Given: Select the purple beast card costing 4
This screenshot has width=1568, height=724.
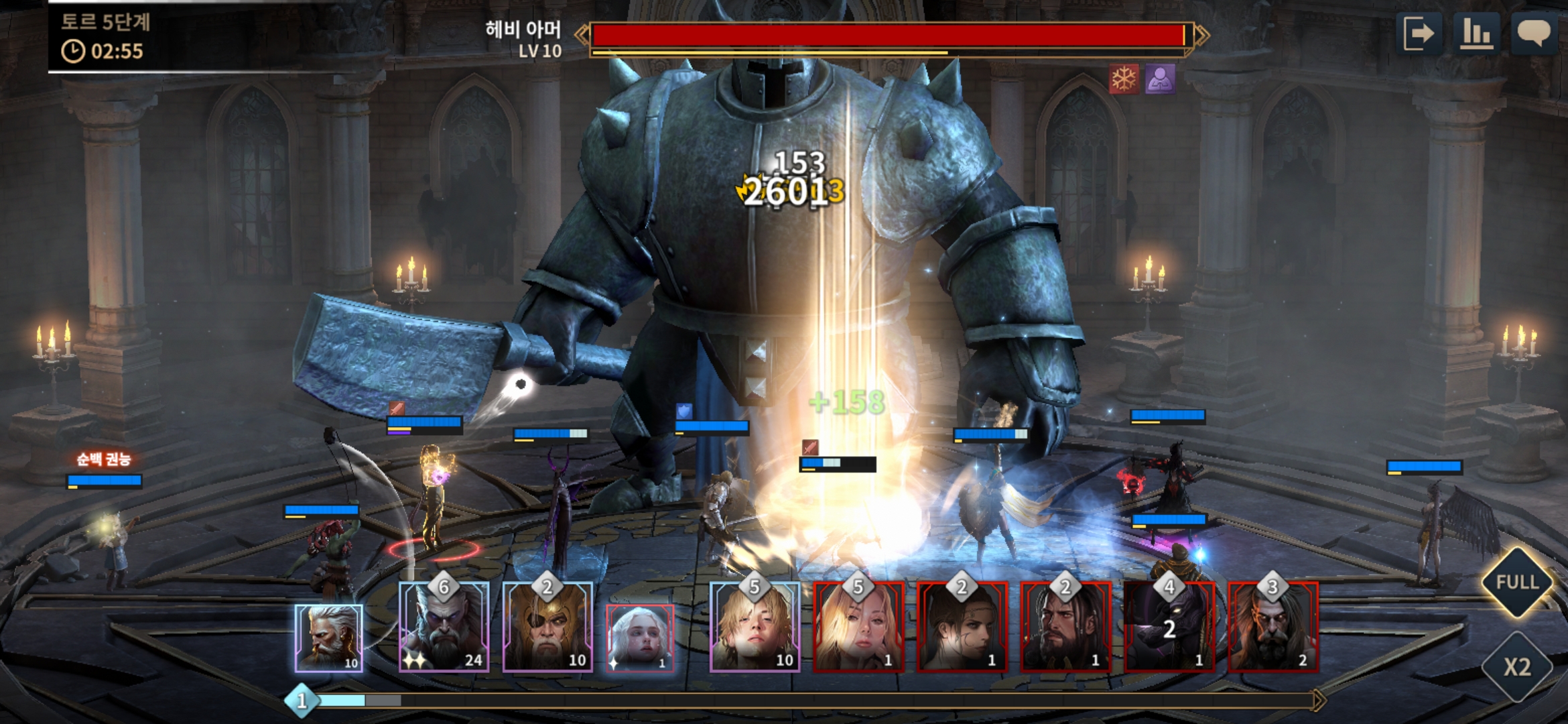Looking at the screenshot, I should click(1169, 628).
